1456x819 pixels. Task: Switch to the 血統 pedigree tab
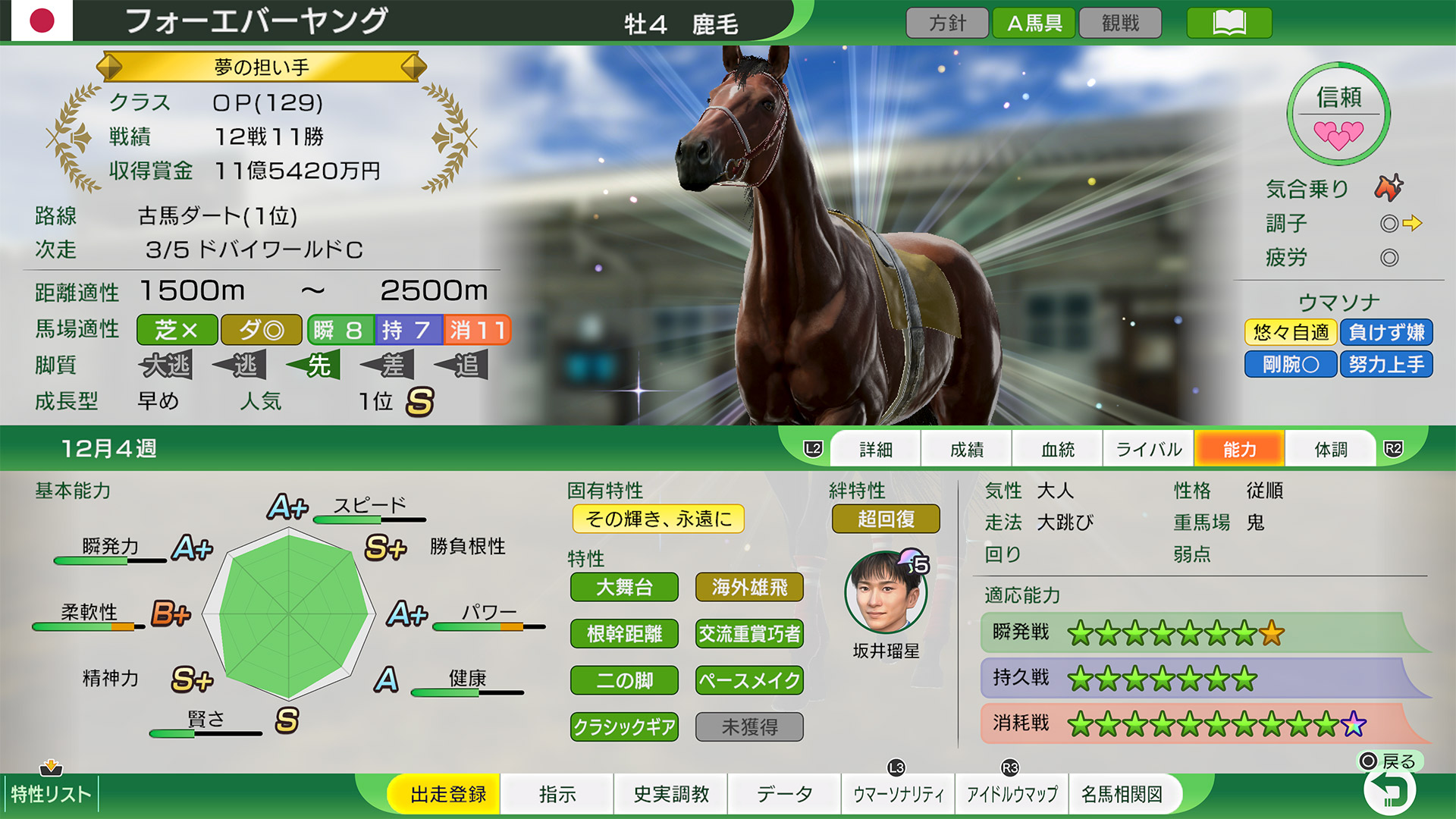[1057, 448]
